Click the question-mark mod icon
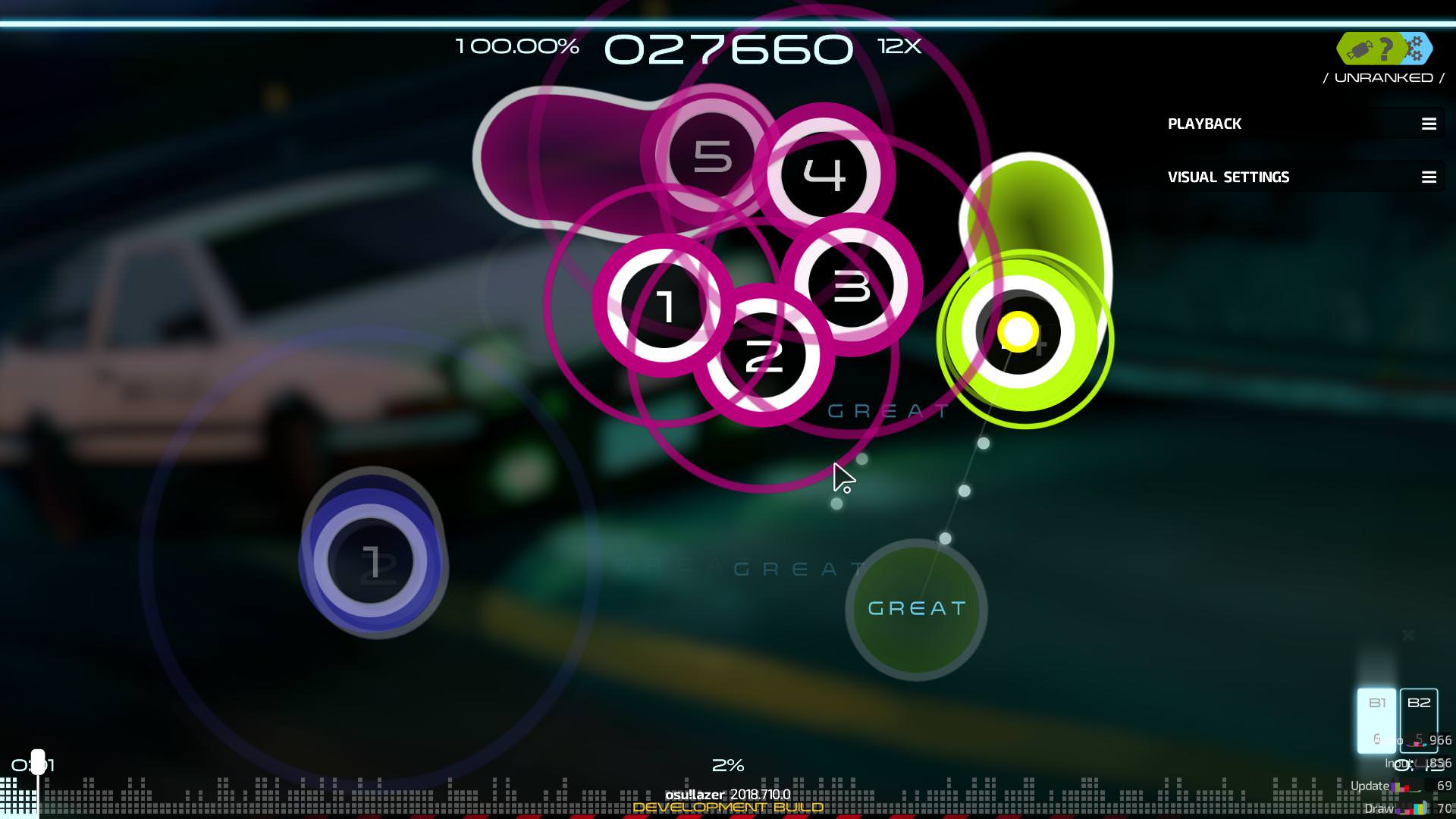 point(1386,49)
